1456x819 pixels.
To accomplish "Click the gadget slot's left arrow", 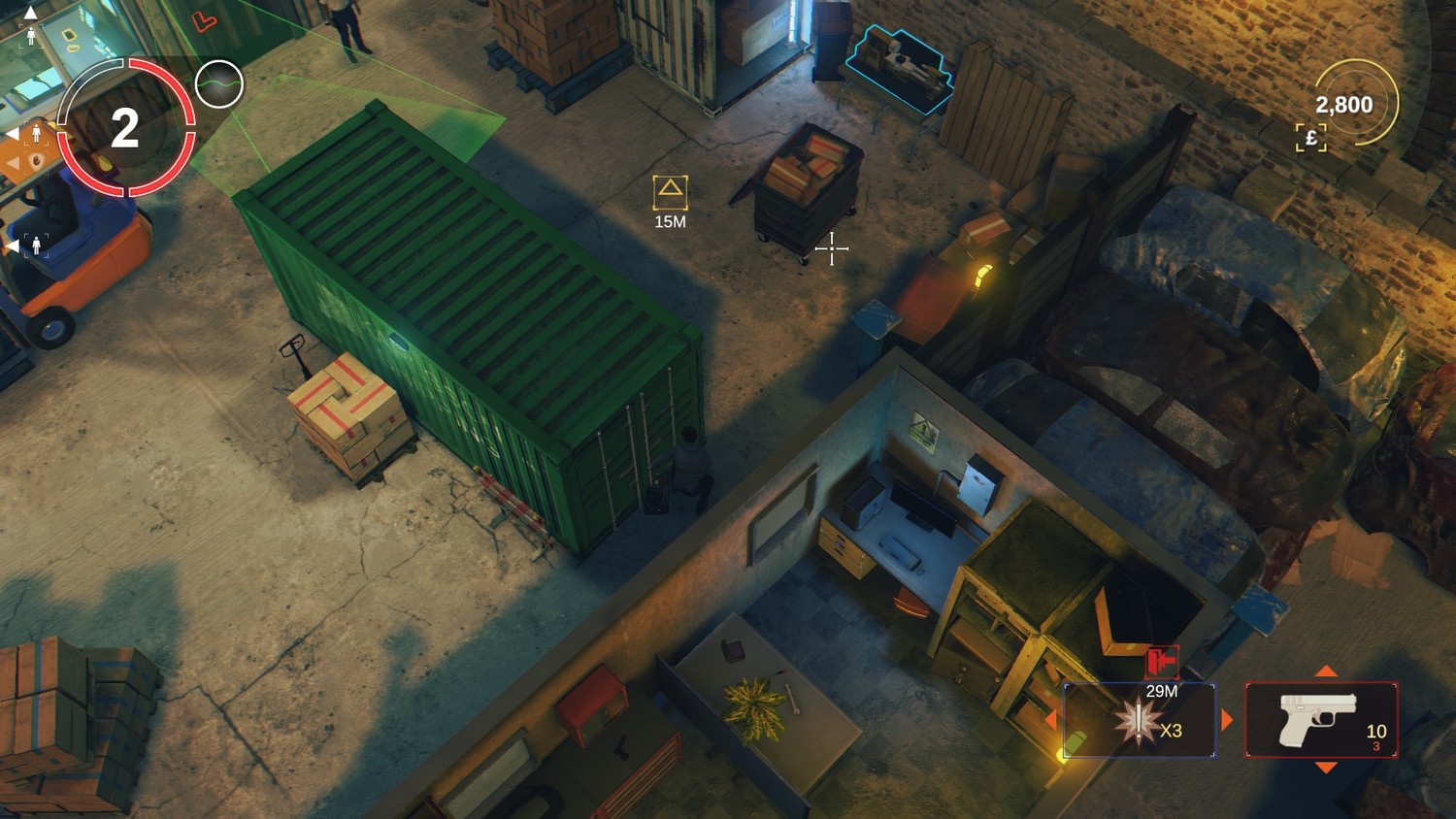I will [1051, 720].
